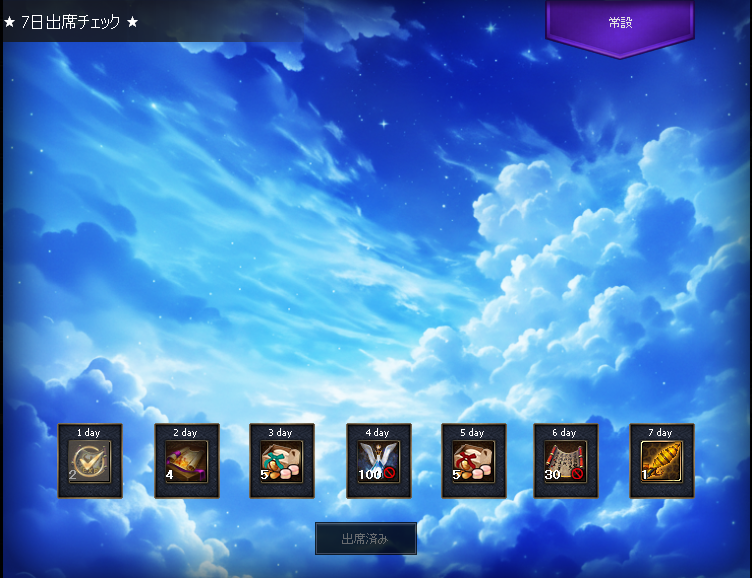Click the 出席済み attendance button
Screen dimensions: 752x578
pyautogui.click(x=366, y=539)
